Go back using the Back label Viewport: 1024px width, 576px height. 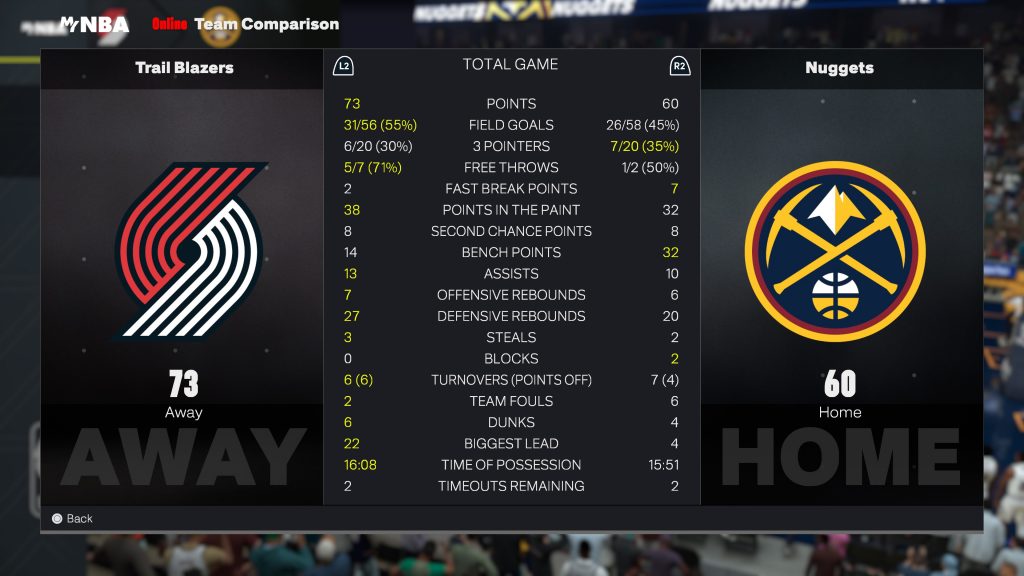79,518
